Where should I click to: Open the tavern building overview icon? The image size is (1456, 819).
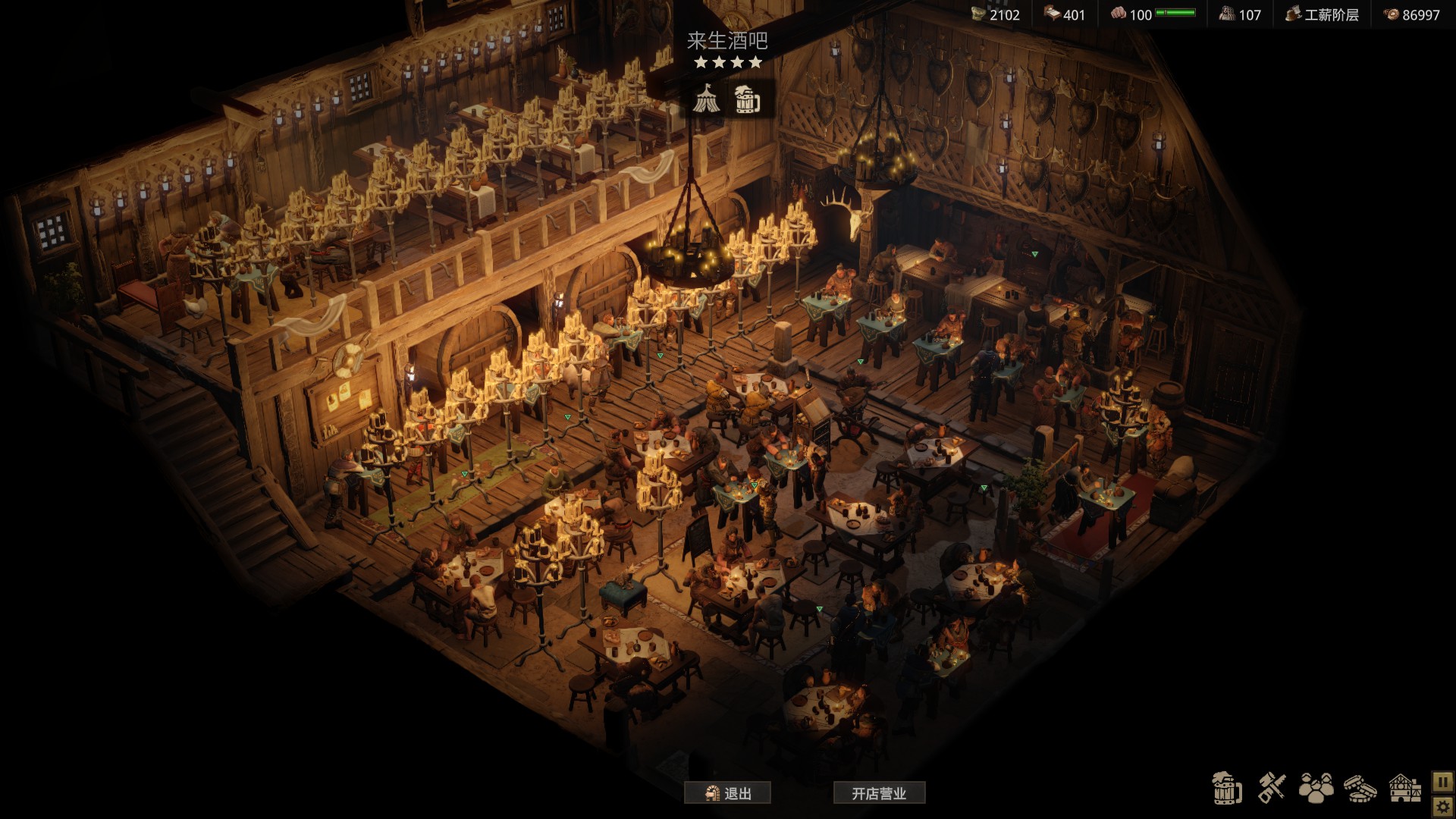click(1404, 789)
